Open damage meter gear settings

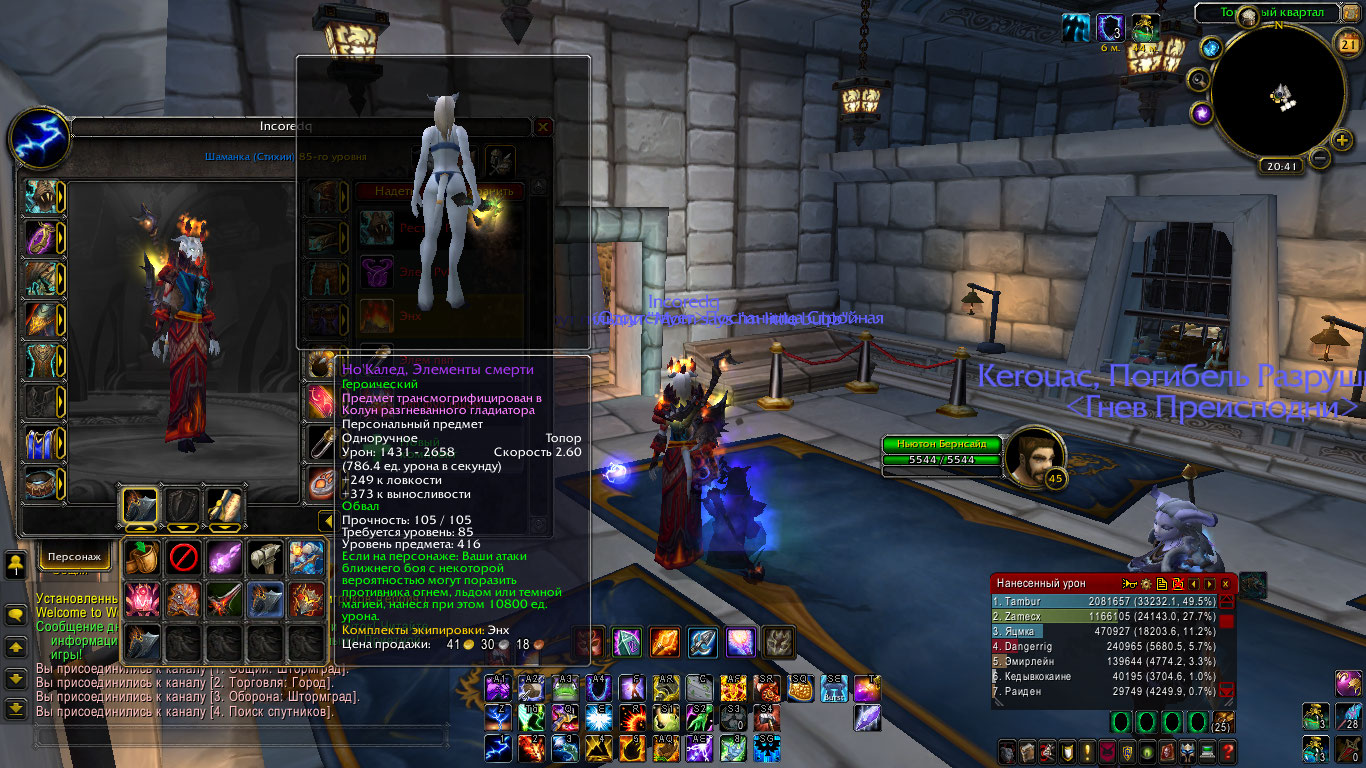1145,583
